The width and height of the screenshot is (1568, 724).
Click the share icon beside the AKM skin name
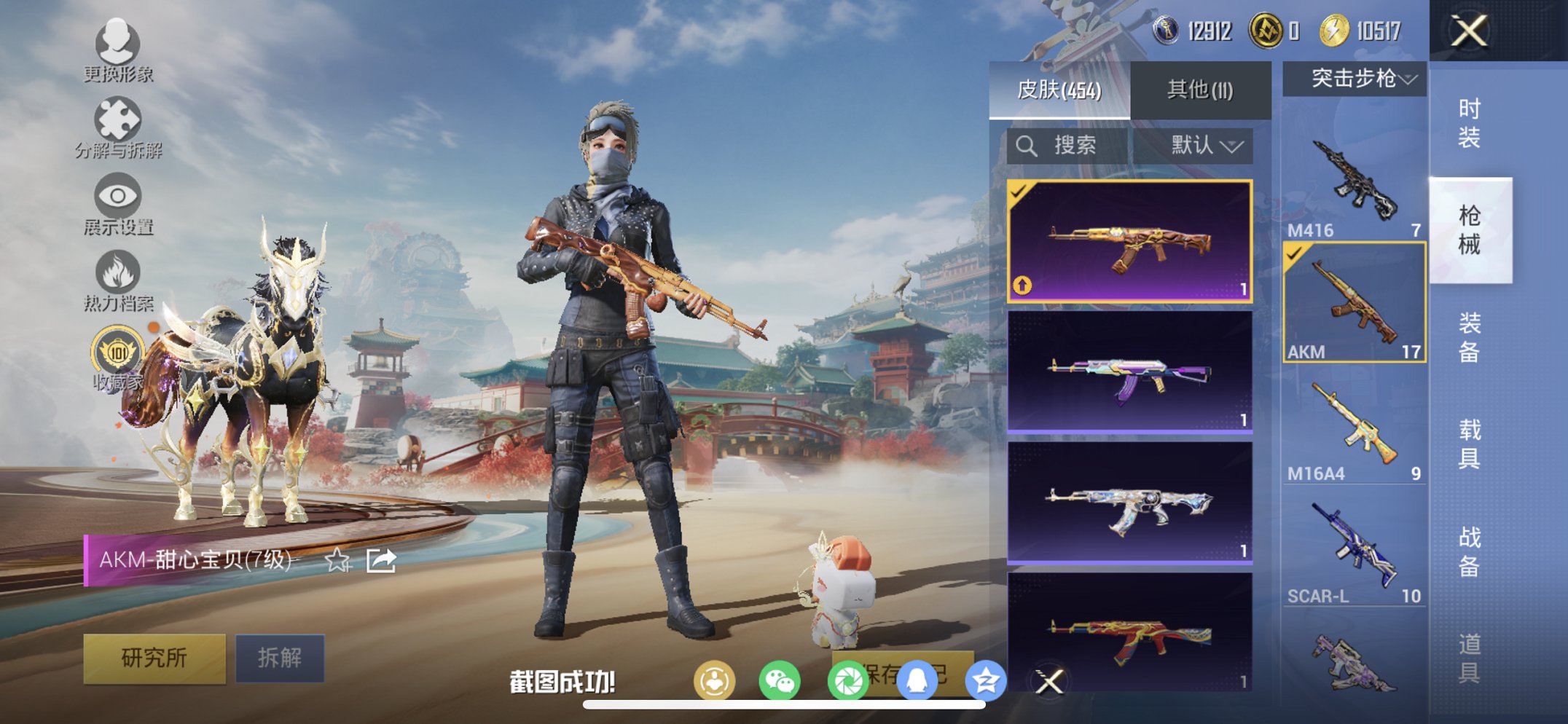click(x=380, y=559)
